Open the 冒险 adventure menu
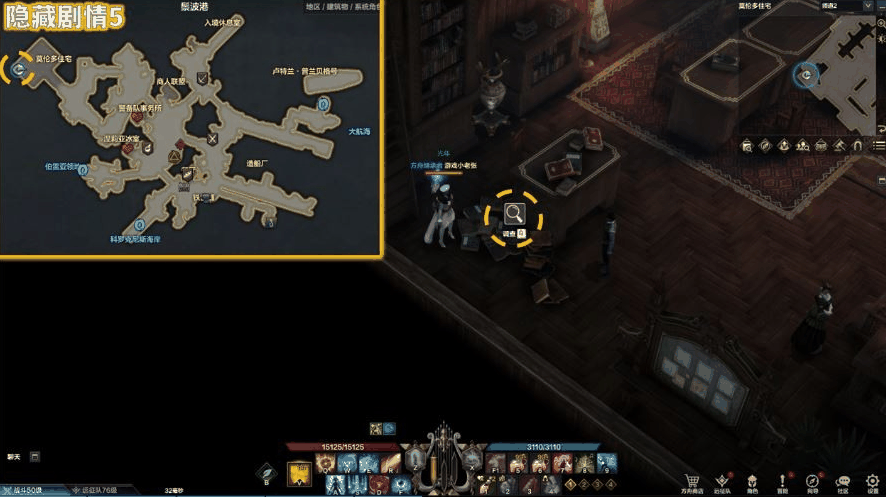Viewport: 886px width, 497px height. tap(782, 481)
